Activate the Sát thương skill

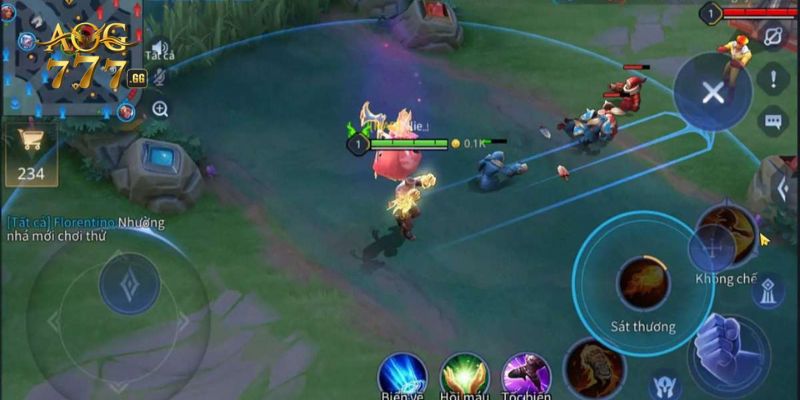pos(643,284)
